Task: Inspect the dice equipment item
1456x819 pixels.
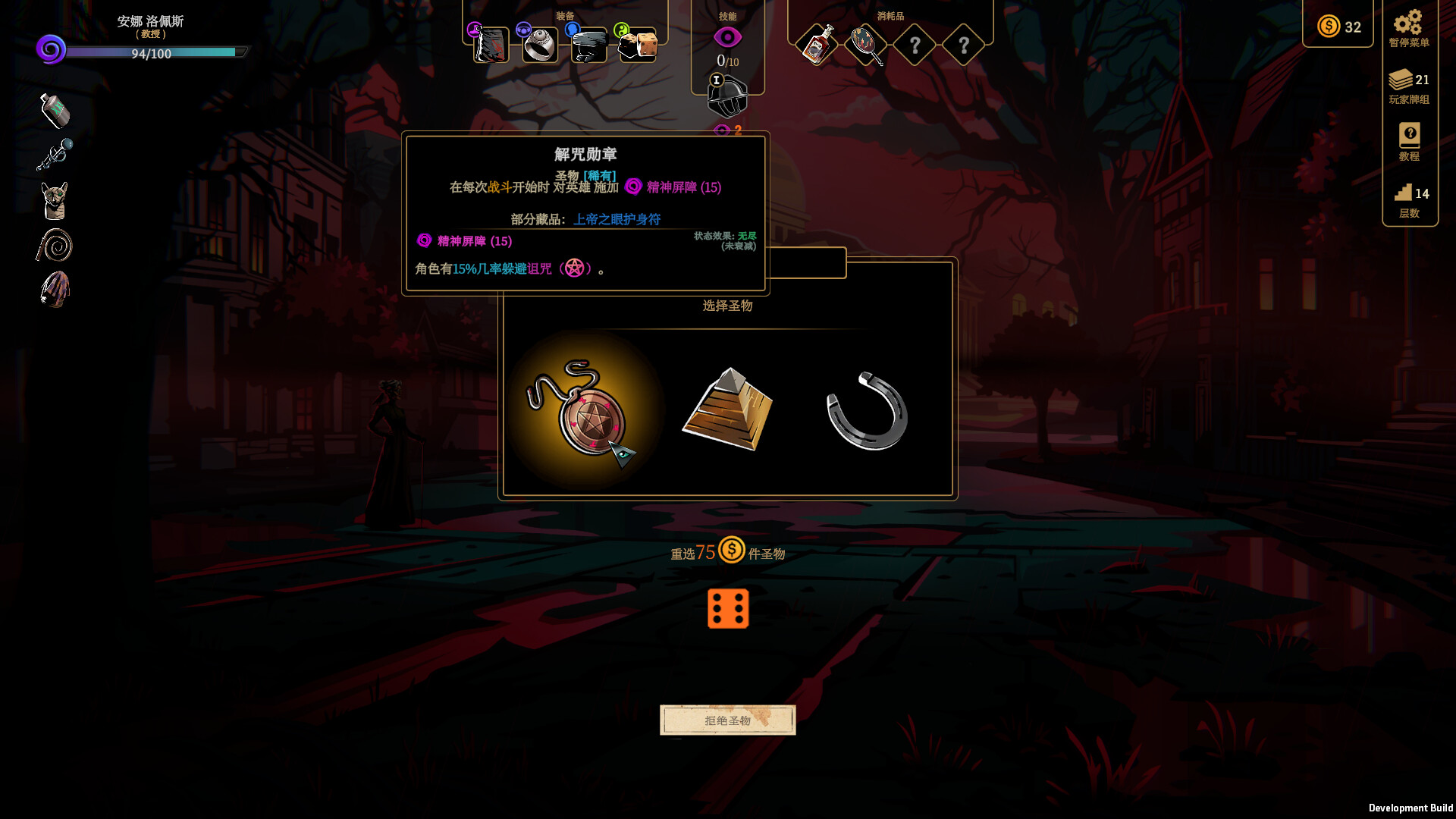Action: [x=636, y=45]
